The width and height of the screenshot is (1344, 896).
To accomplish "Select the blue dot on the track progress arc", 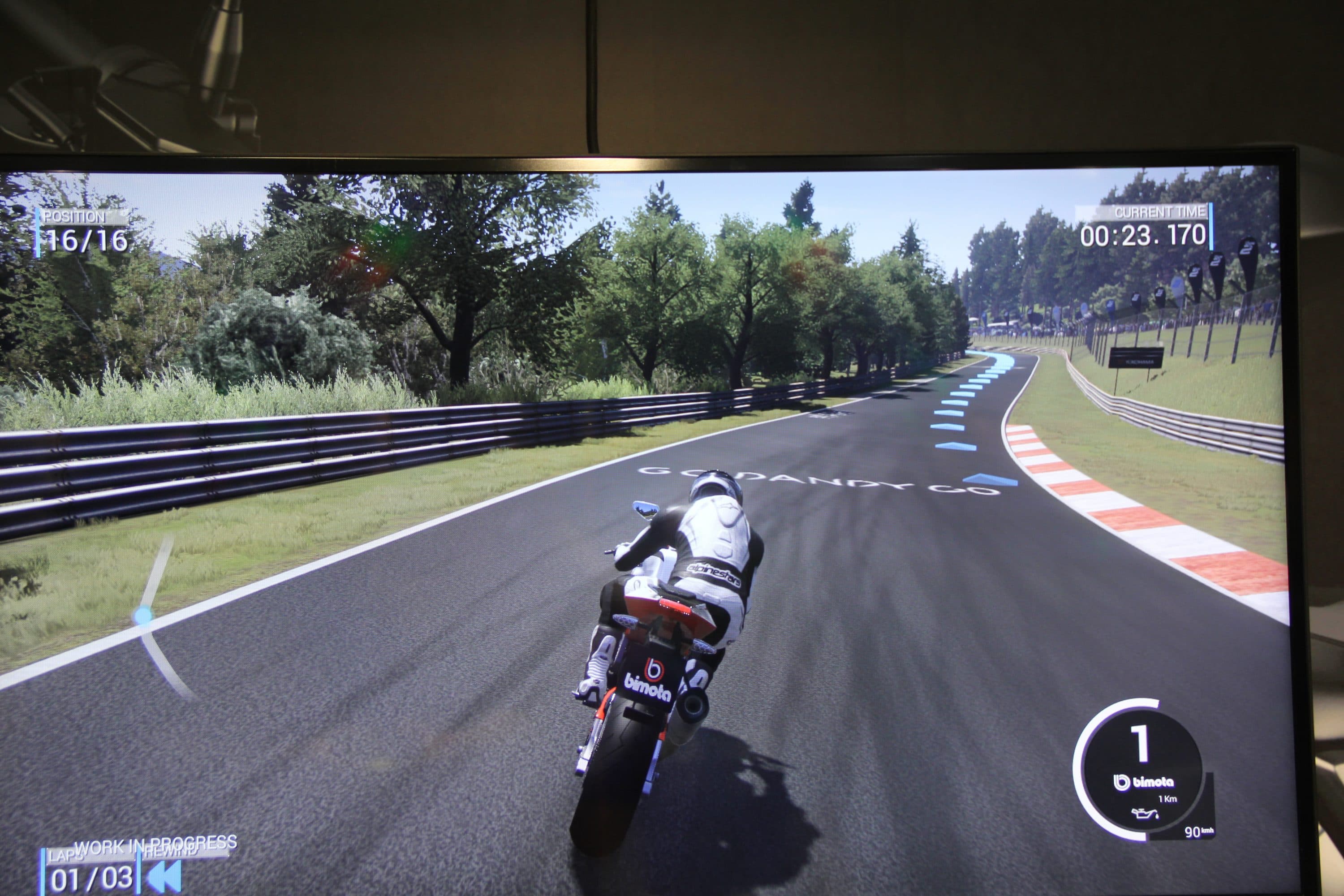I will [143, 616].
